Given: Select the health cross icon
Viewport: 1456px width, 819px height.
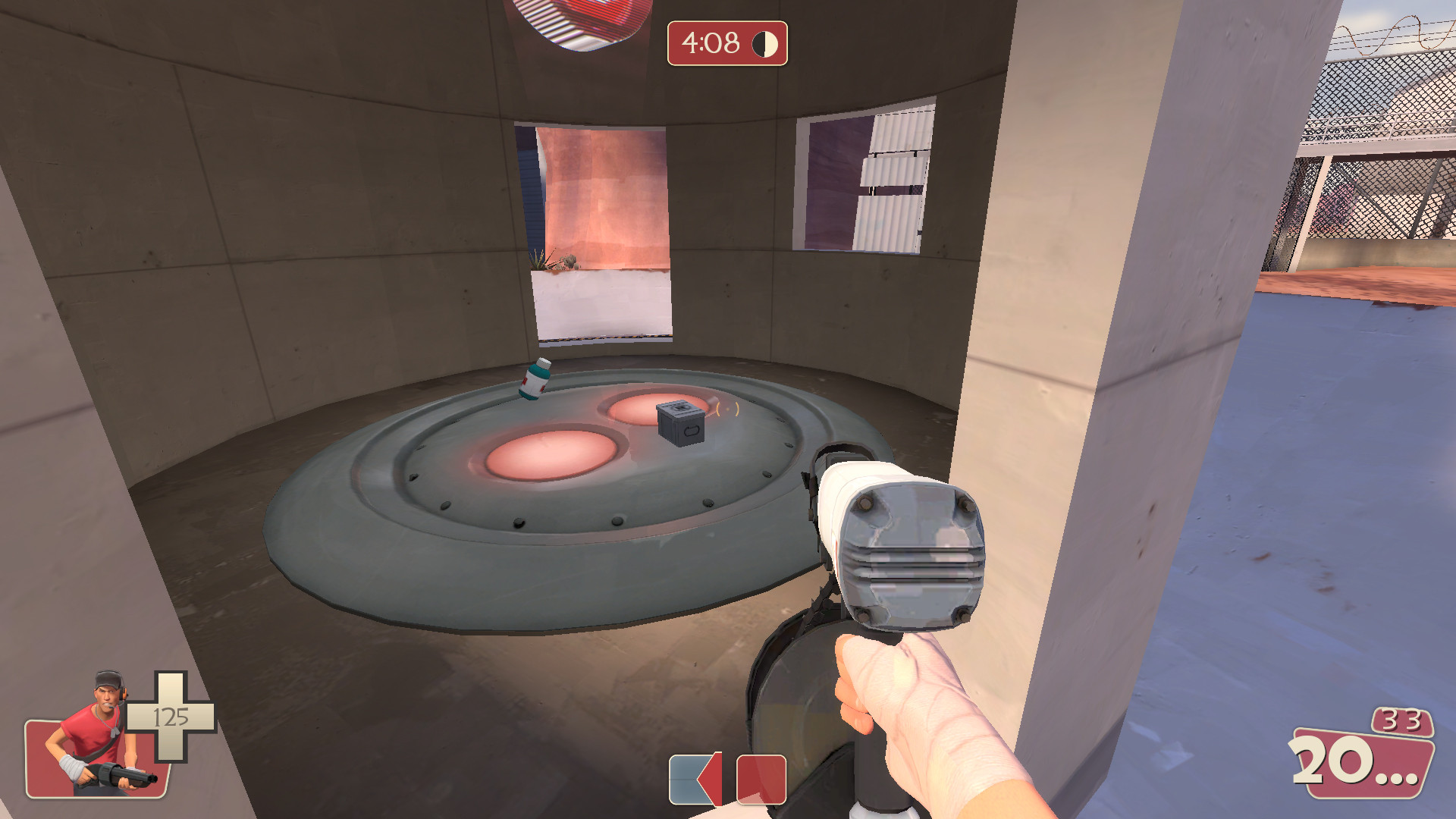Looking at the screenshot, I should click(171, 717).
